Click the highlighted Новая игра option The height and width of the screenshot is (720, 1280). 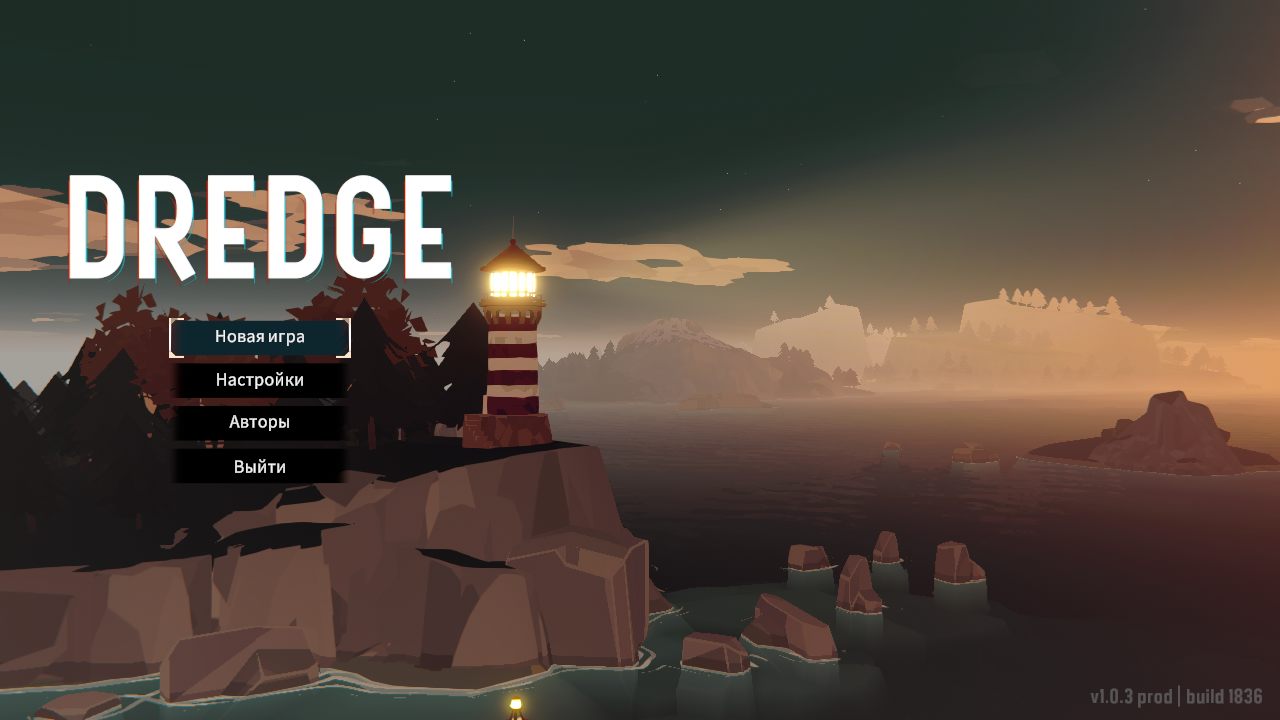[x=258, y=337]
